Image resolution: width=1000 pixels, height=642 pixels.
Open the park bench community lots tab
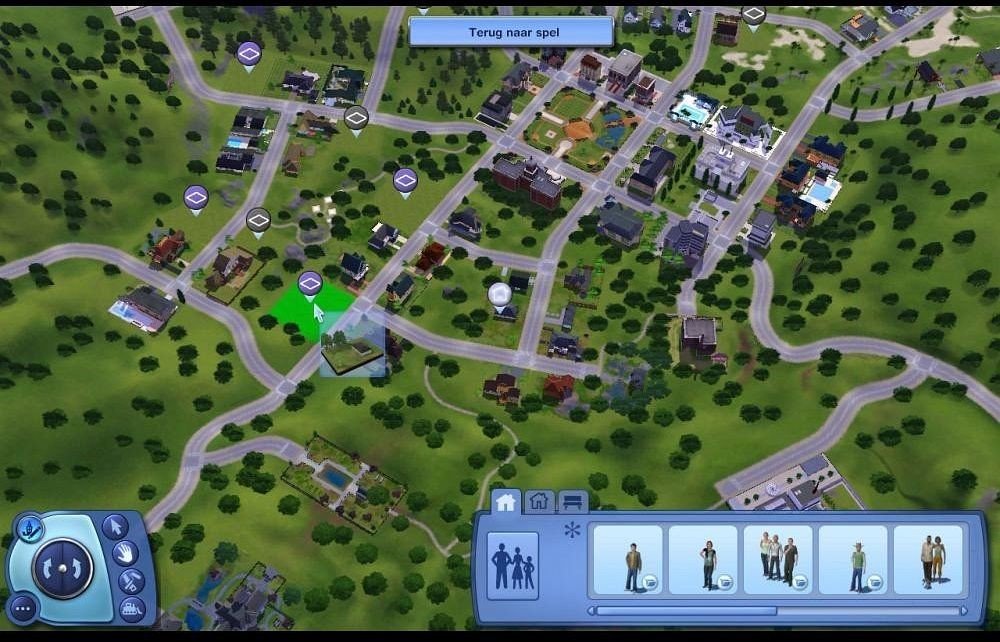pos(572,501)
